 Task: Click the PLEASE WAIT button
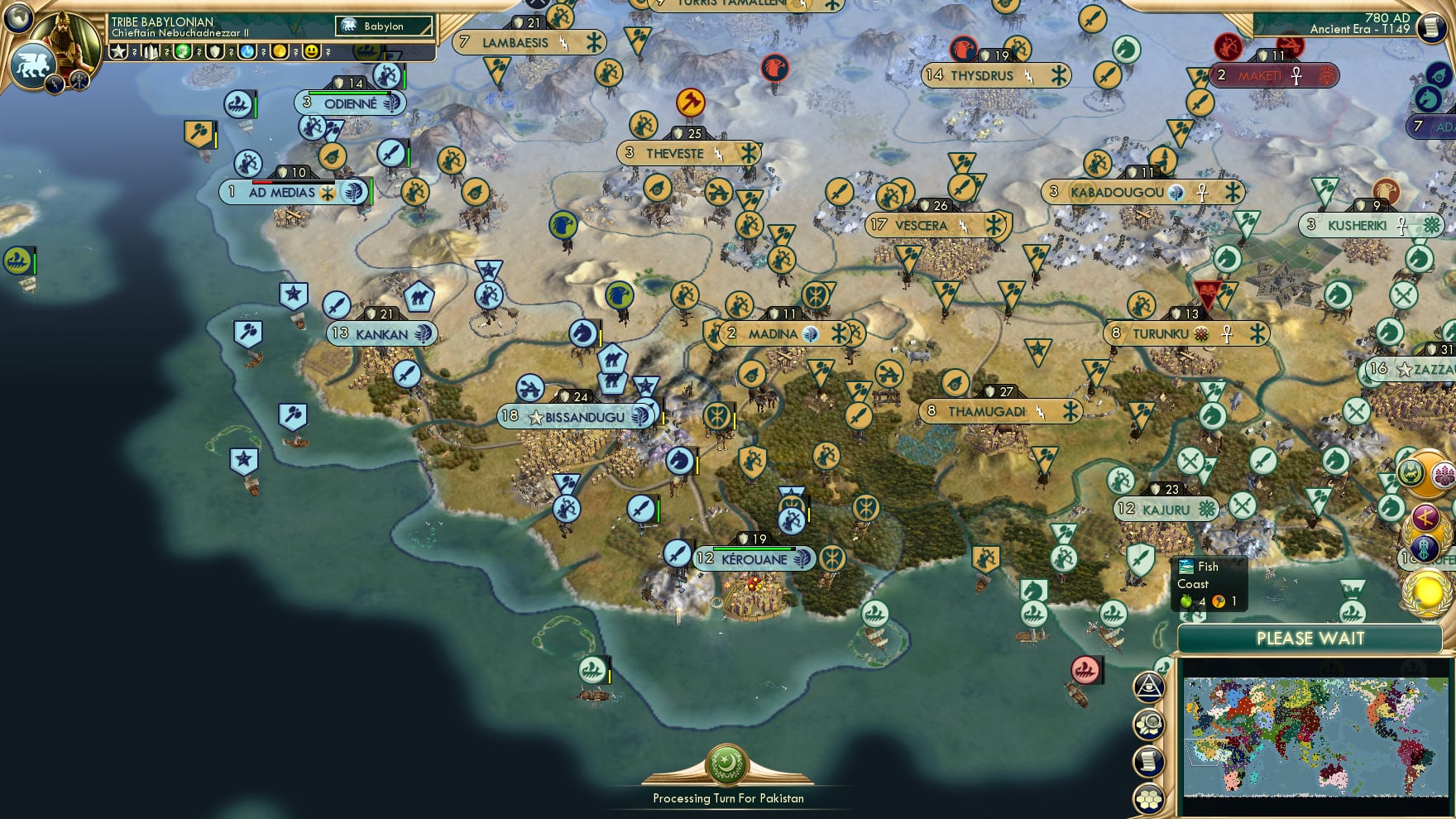click(x=1309, y=639)
